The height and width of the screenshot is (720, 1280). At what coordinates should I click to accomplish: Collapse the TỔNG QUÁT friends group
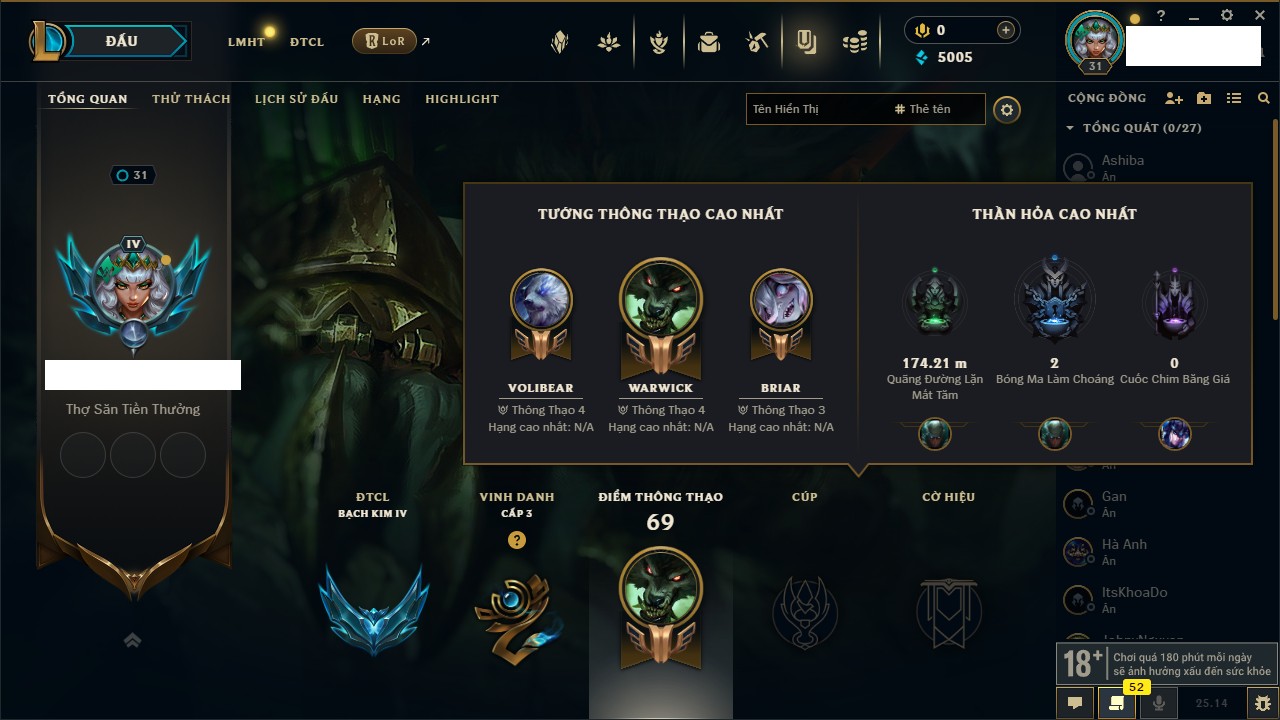(x=1070, y=128)
